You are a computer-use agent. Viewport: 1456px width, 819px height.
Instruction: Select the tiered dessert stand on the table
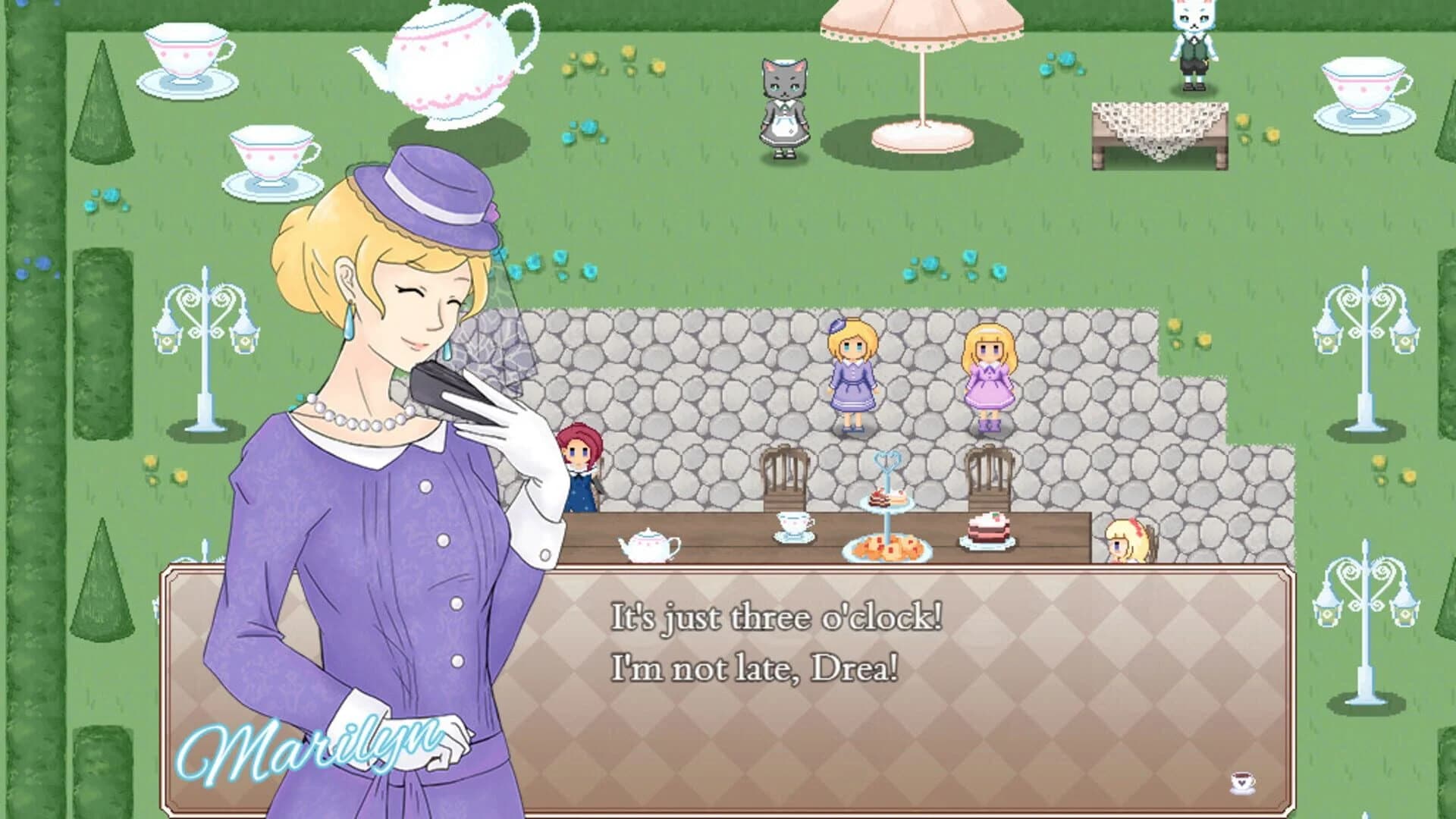(x=886, y=493)
